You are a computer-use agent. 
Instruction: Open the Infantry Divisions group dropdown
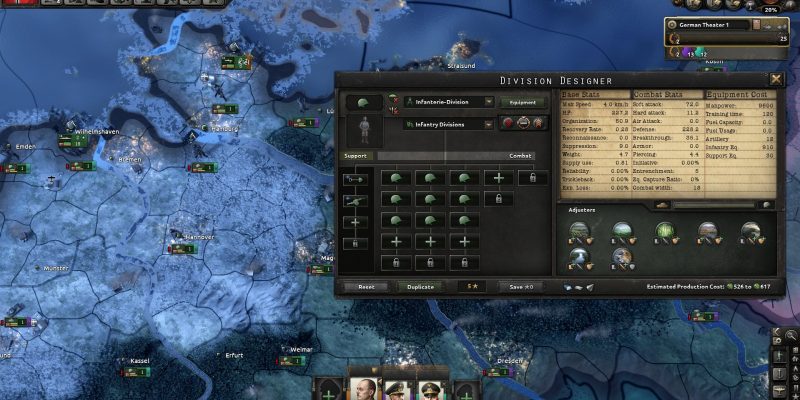point(449,124)
